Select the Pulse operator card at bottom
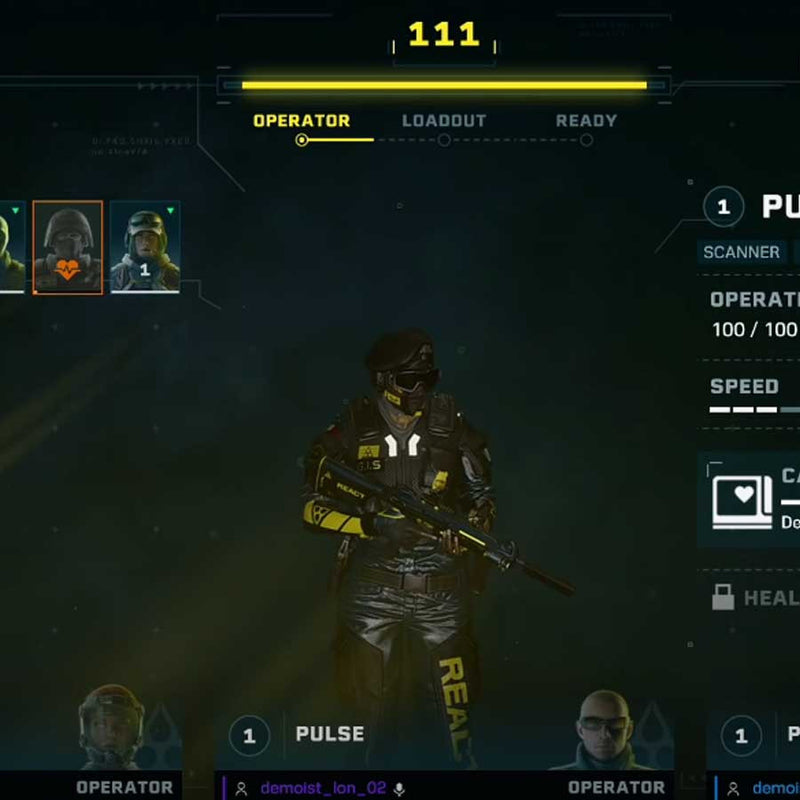This screenshot has height=800, width=800. pyautogui.click(x=329, y=734)
